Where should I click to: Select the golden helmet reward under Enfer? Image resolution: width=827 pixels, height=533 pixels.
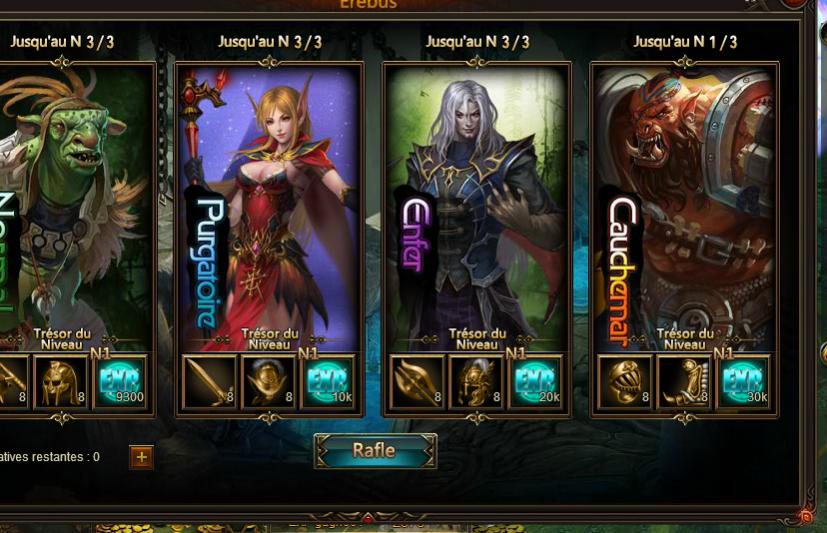477,381
